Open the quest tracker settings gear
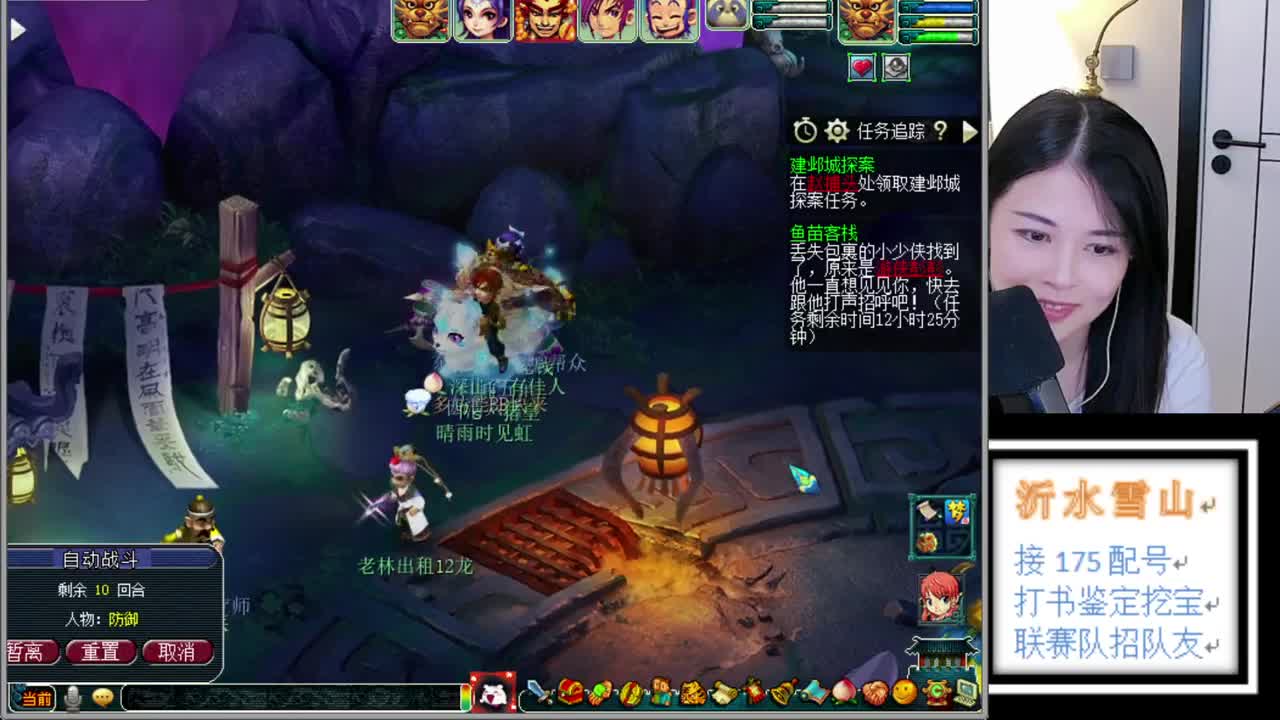Viewport: 1280px width, 720px height. click(x=837, y=130)
